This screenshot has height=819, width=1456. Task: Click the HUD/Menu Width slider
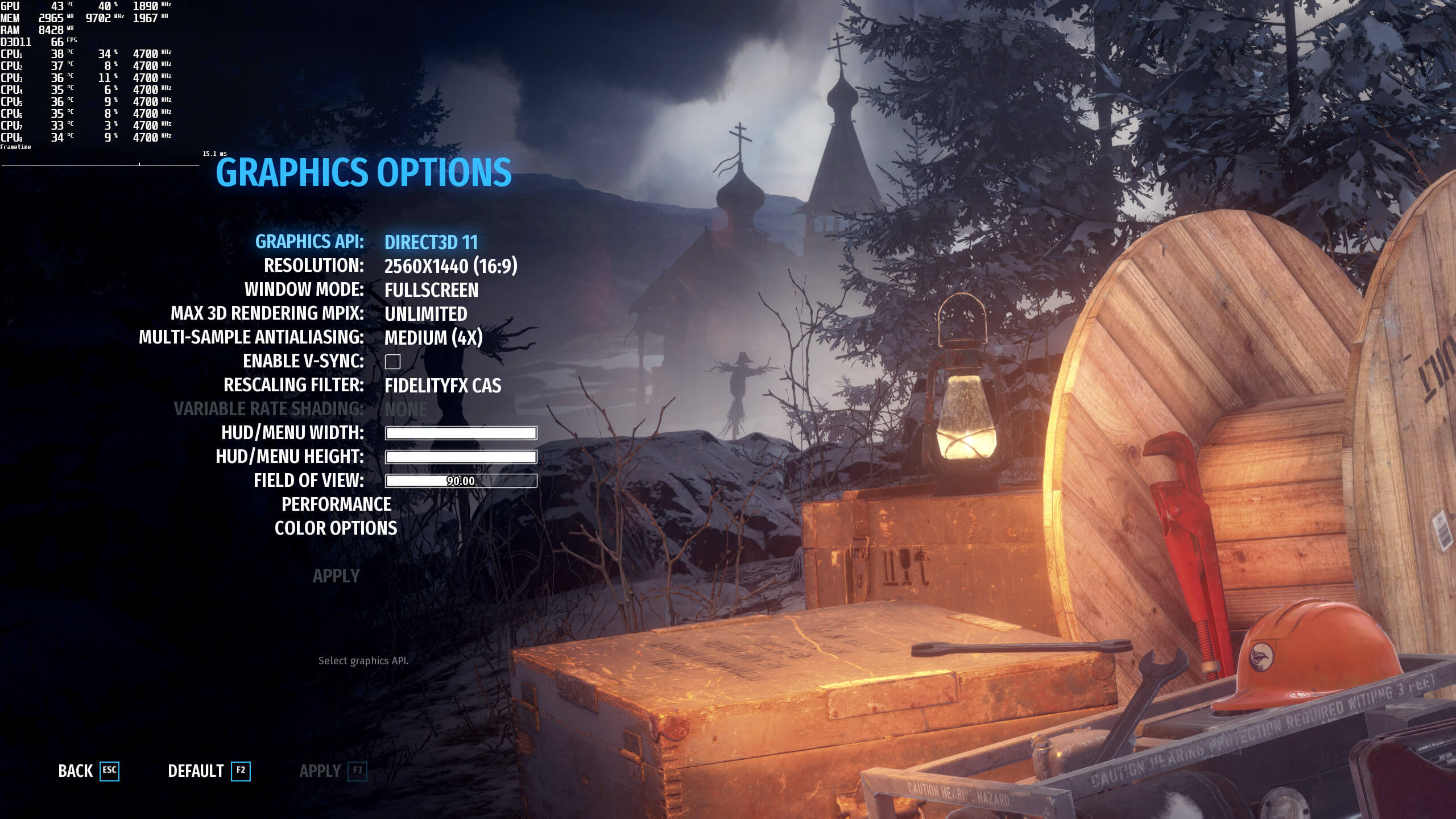tap(461, 433)
